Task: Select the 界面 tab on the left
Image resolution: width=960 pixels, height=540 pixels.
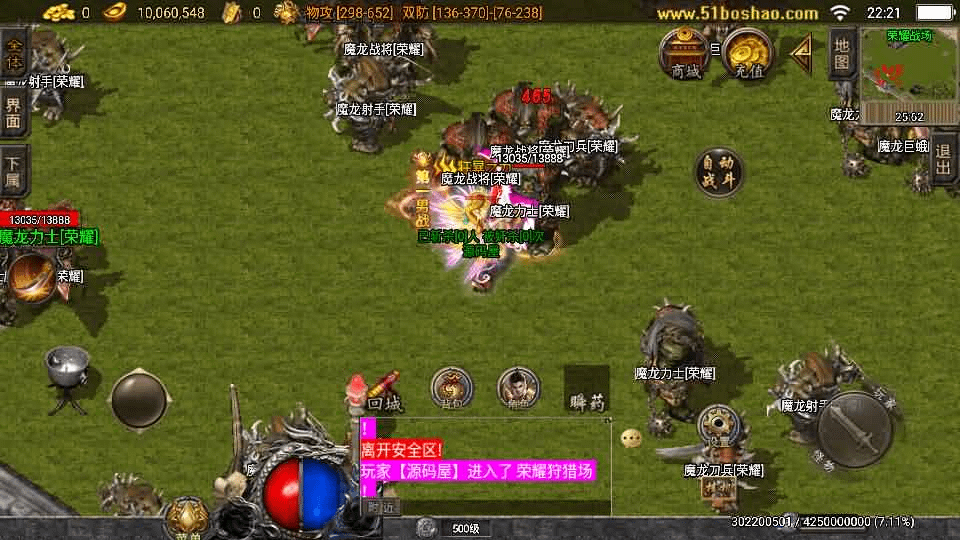Action: click(x=14, y=114)
